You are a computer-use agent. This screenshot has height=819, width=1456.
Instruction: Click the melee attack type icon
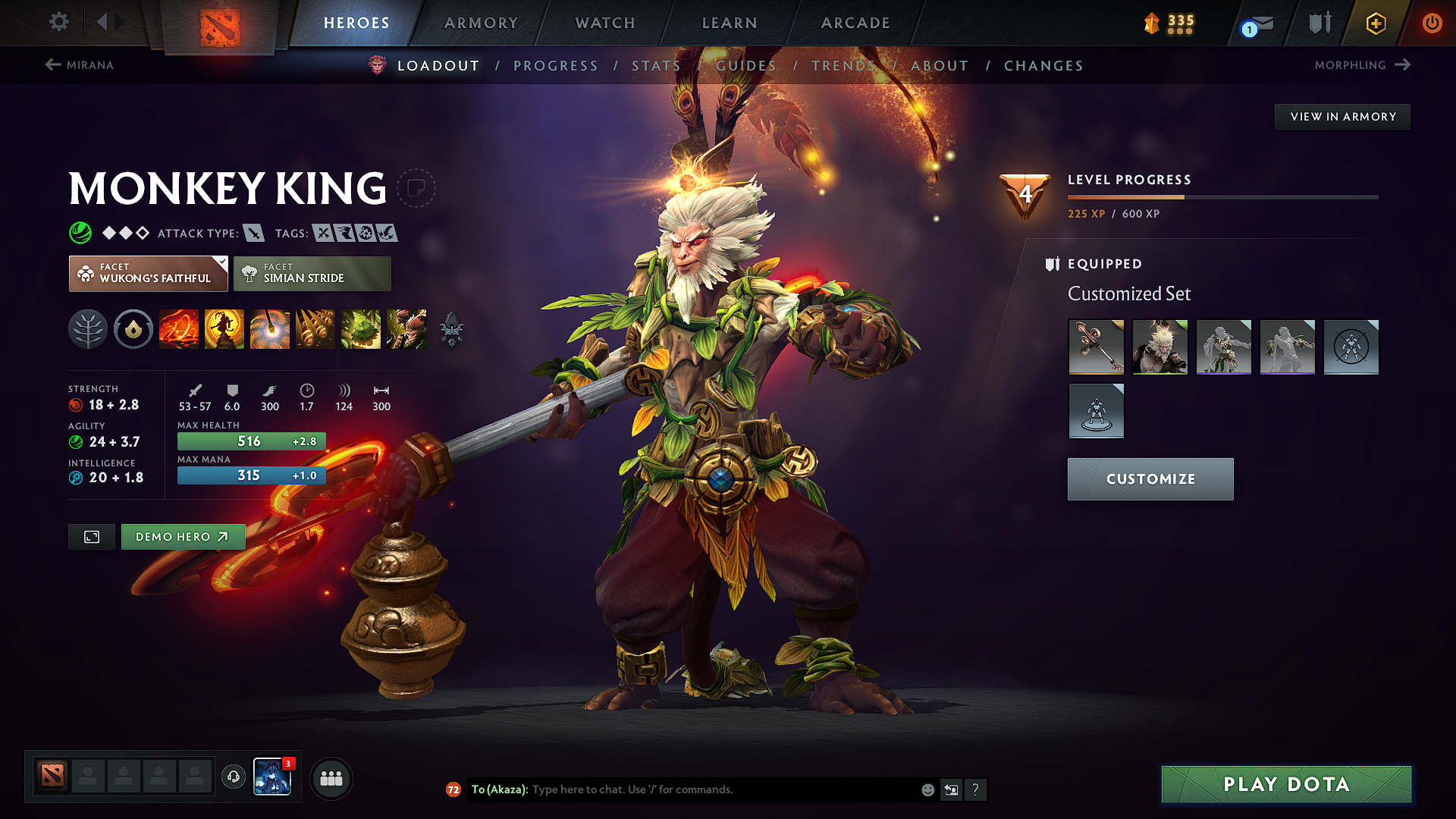click(x=255, y=233)
